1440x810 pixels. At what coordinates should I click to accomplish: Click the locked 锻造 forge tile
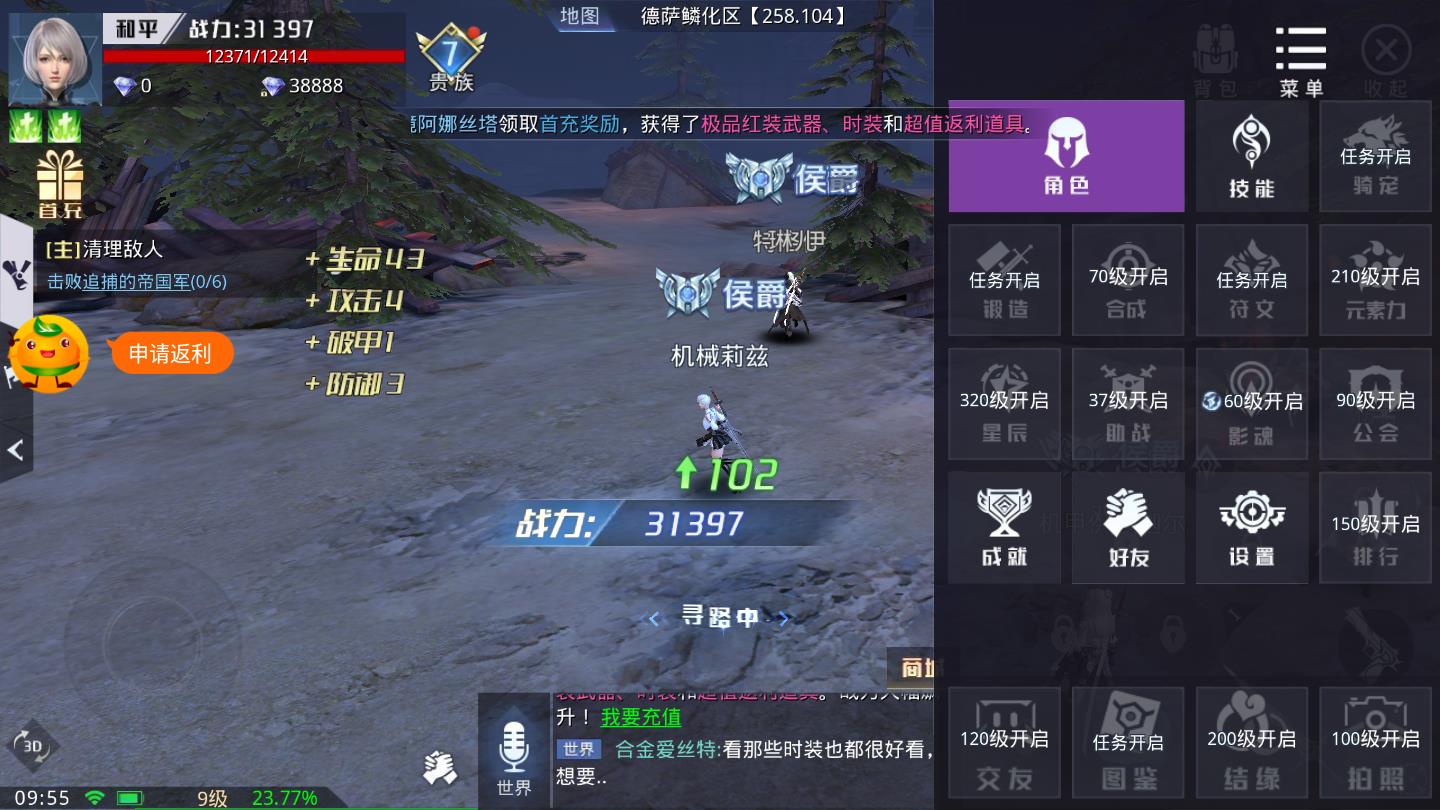tap(1004, 280)
